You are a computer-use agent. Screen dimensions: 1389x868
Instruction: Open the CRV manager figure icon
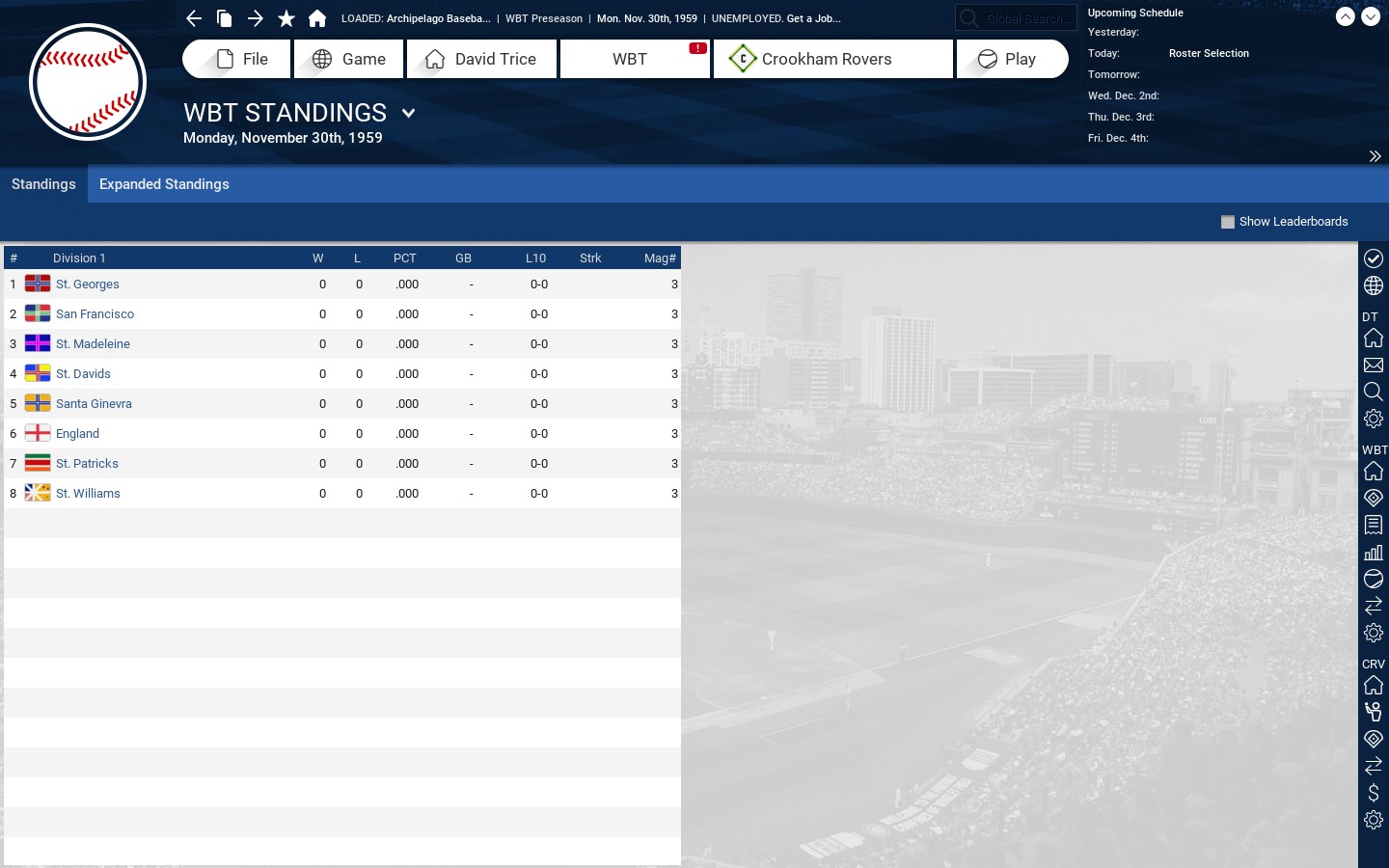pos(1374,713)
